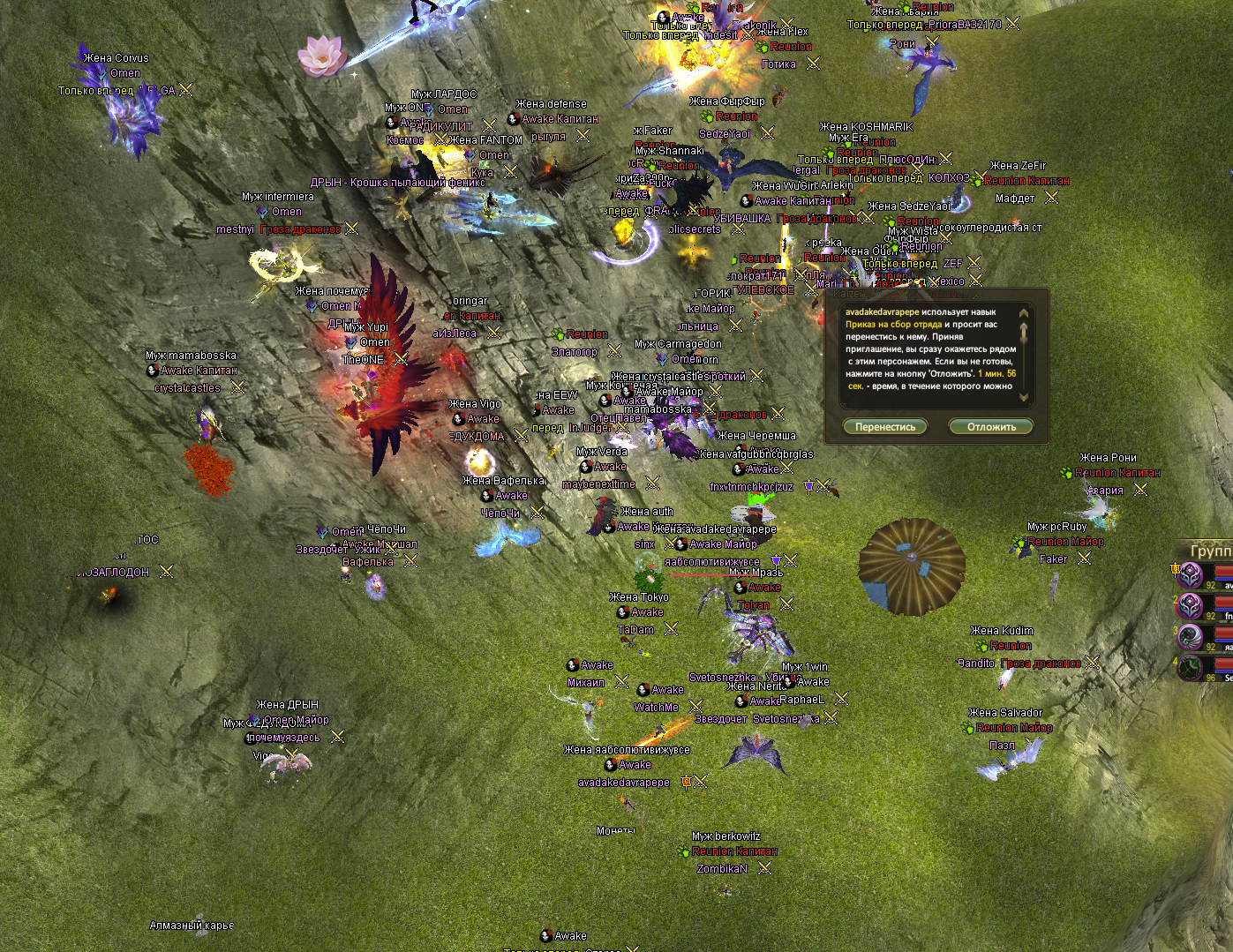
Task: Select party member 3's winged class portrait
Action: [1191, 636]
